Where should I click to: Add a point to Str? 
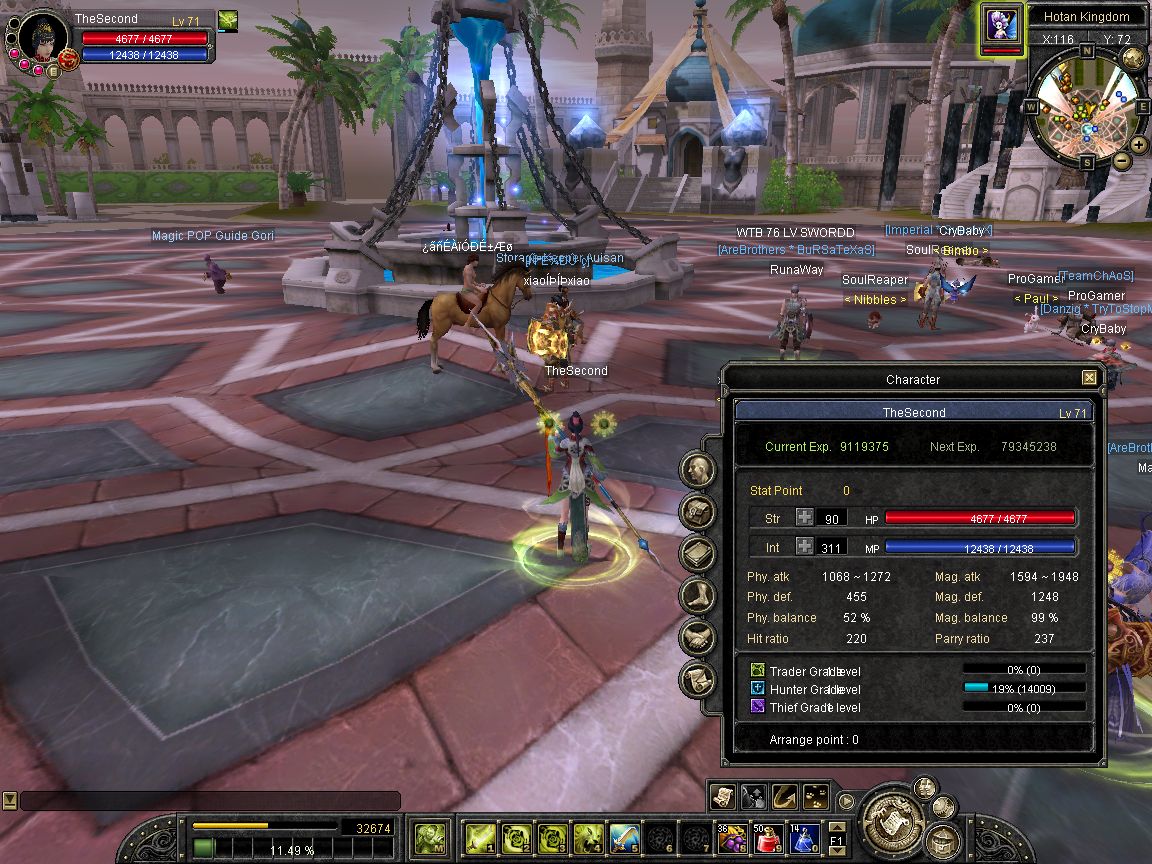805,518
